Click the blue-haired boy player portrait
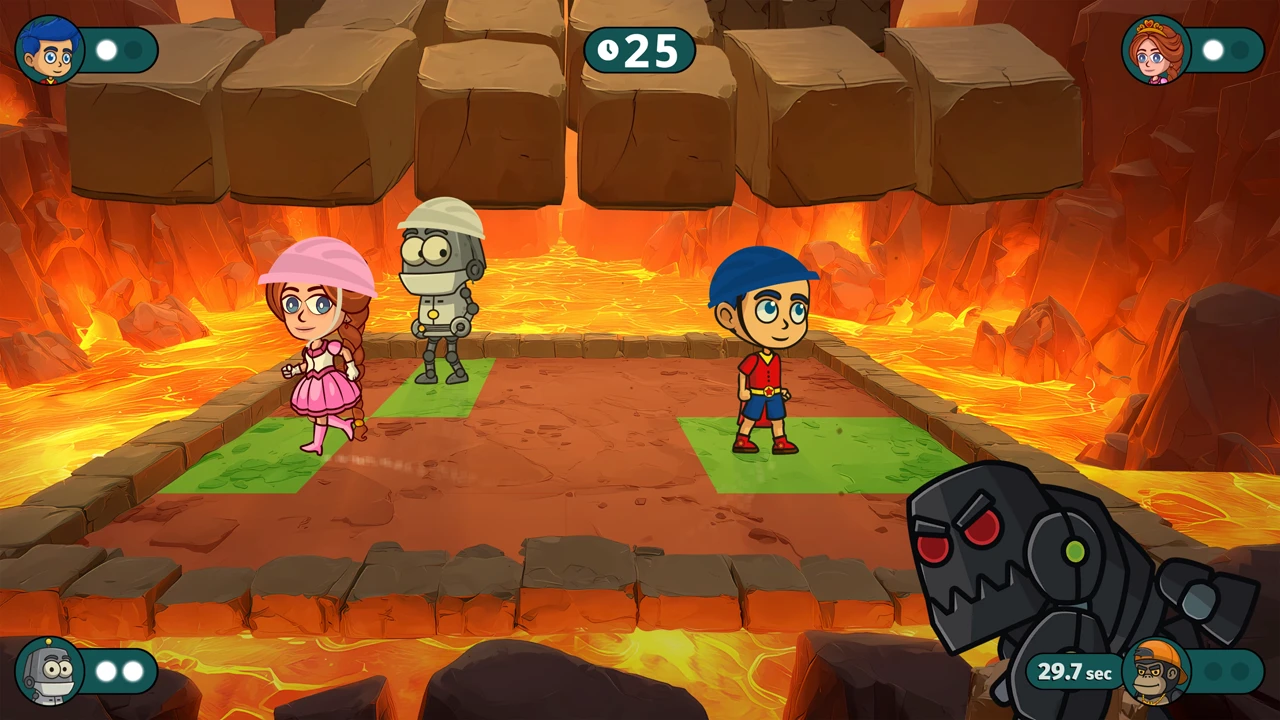The width and height of the screenshot is (1280, 720). click(49, 50)
